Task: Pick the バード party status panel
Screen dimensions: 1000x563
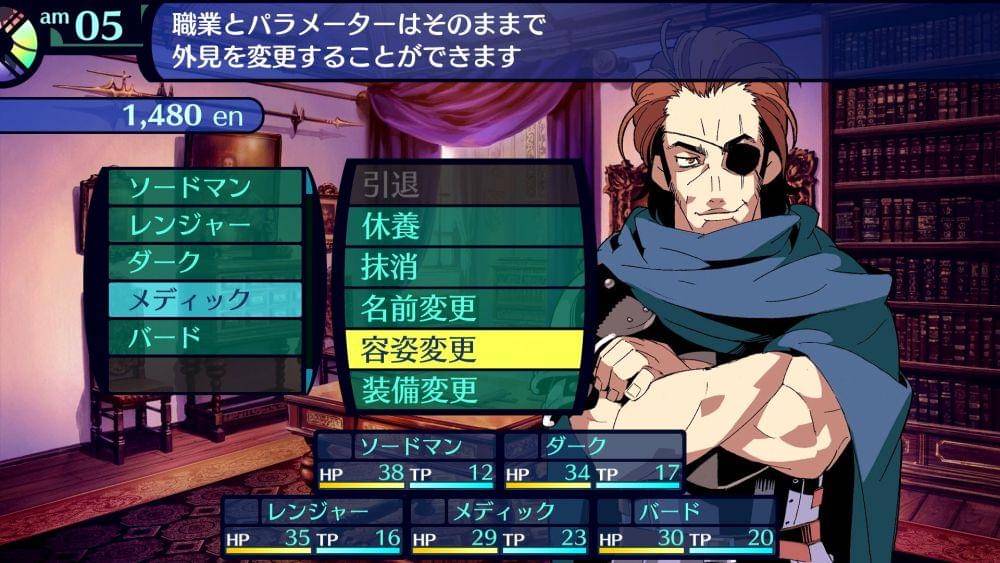Action: pos(687,525)
